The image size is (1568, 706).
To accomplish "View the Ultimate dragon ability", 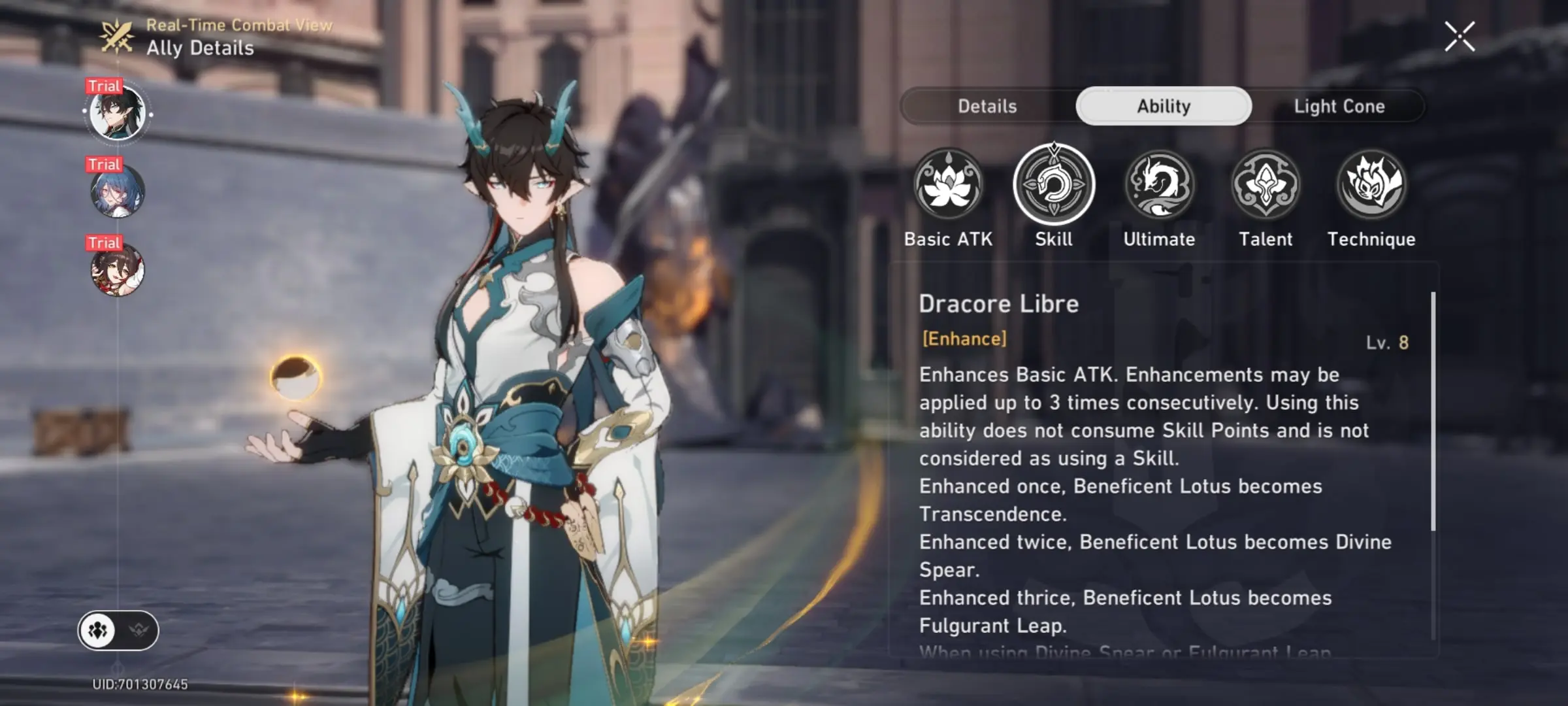I will click(x=1160, y=184).
